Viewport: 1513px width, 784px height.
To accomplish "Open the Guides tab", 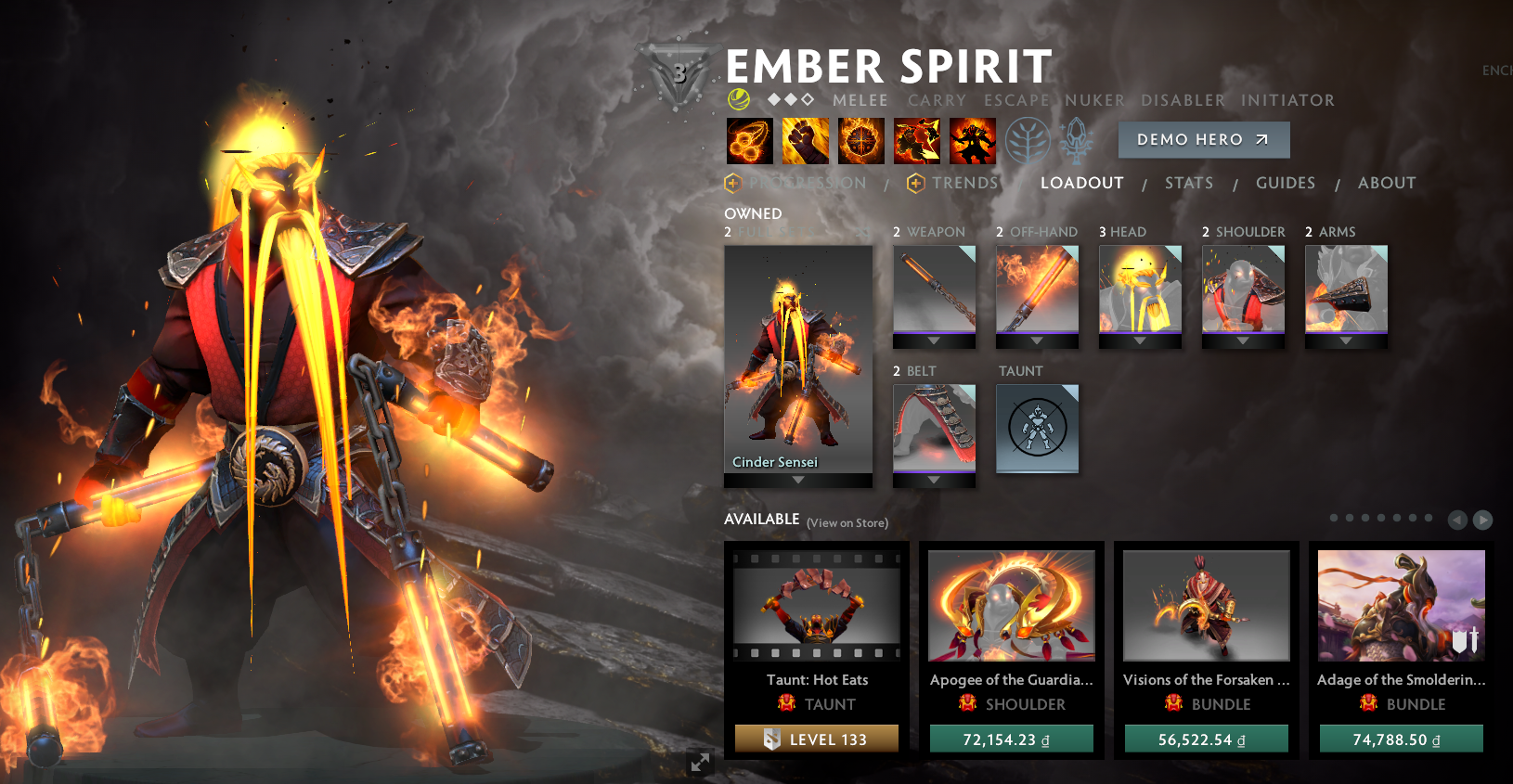I will pyautogui.click(x=1286, y=183).
